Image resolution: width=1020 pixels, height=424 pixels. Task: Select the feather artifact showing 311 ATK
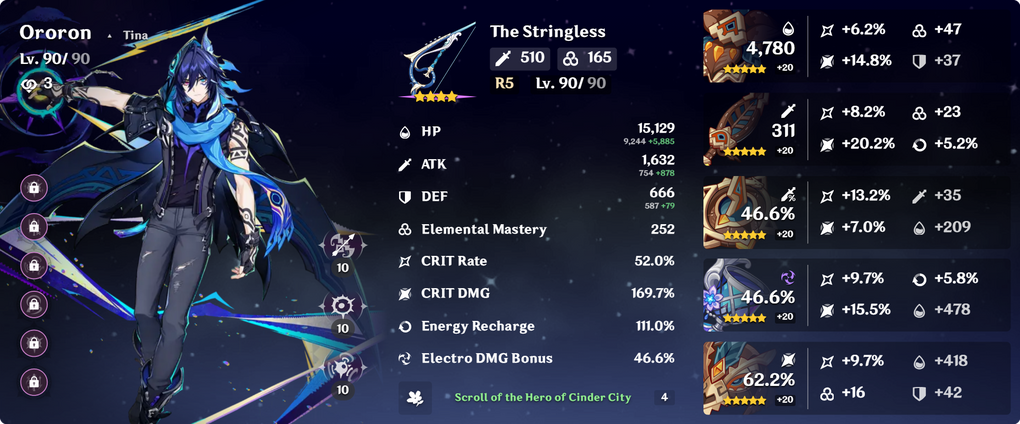point(735,129)
